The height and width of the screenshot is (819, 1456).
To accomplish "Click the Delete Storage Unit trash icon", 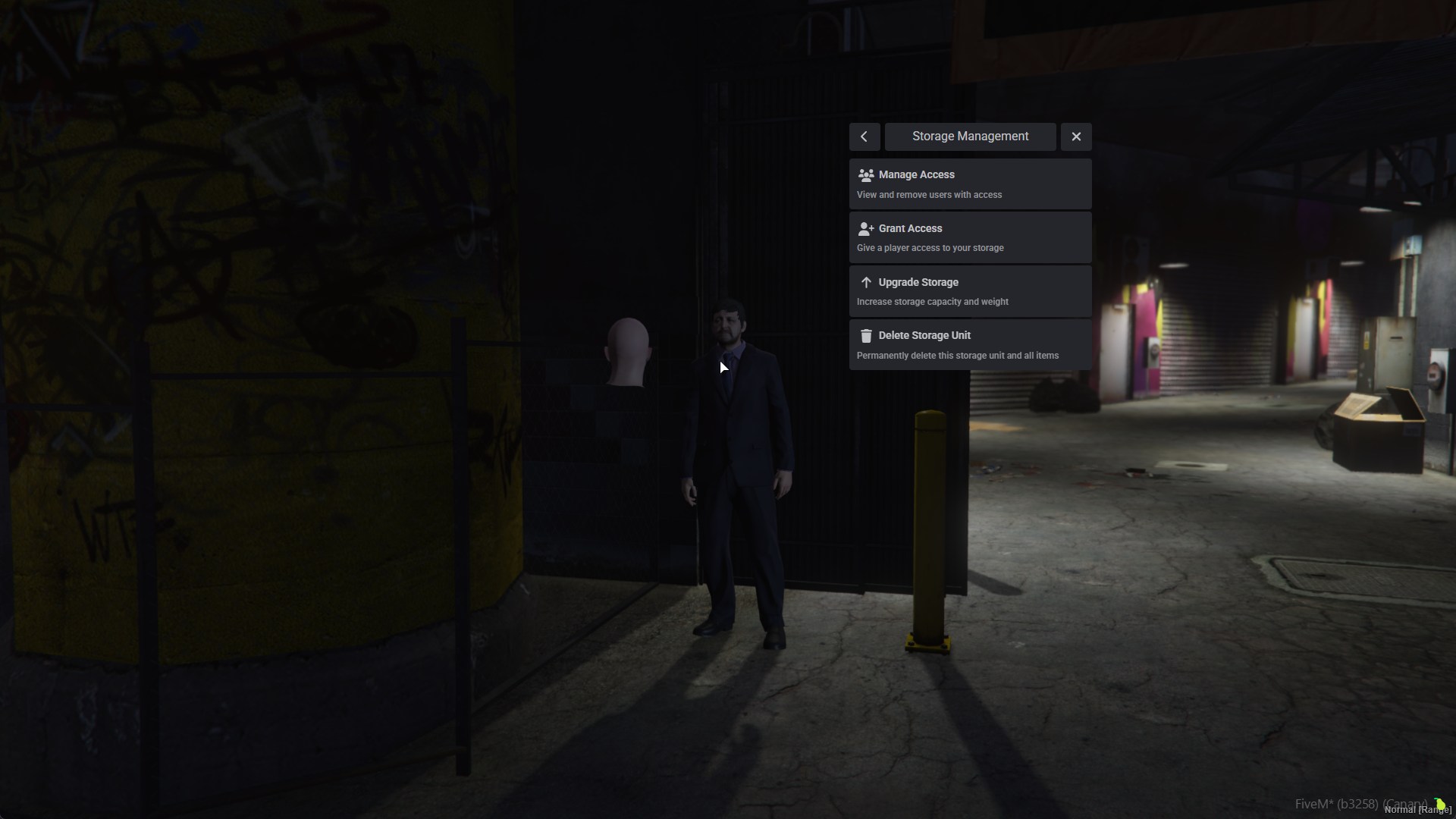I will click(x=866, y=336).
